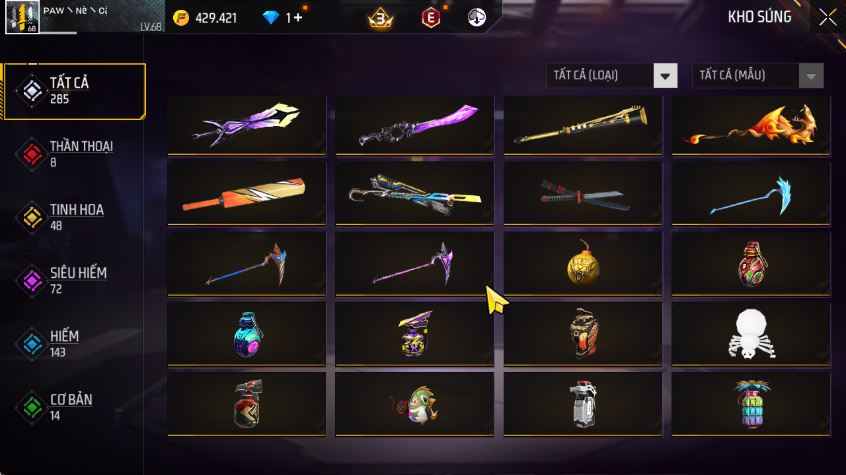Switch to the Tất Cả tab

tap(75, 91)
